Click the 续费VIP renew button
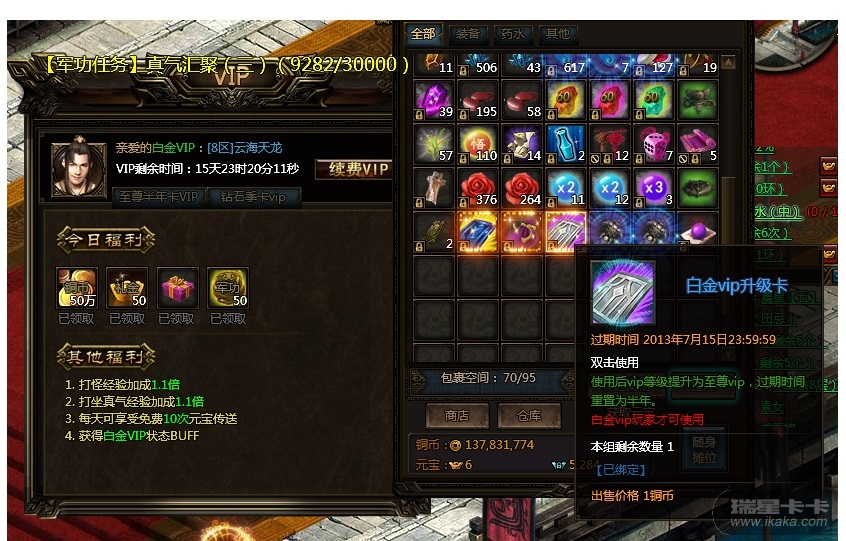 point(354,169)
